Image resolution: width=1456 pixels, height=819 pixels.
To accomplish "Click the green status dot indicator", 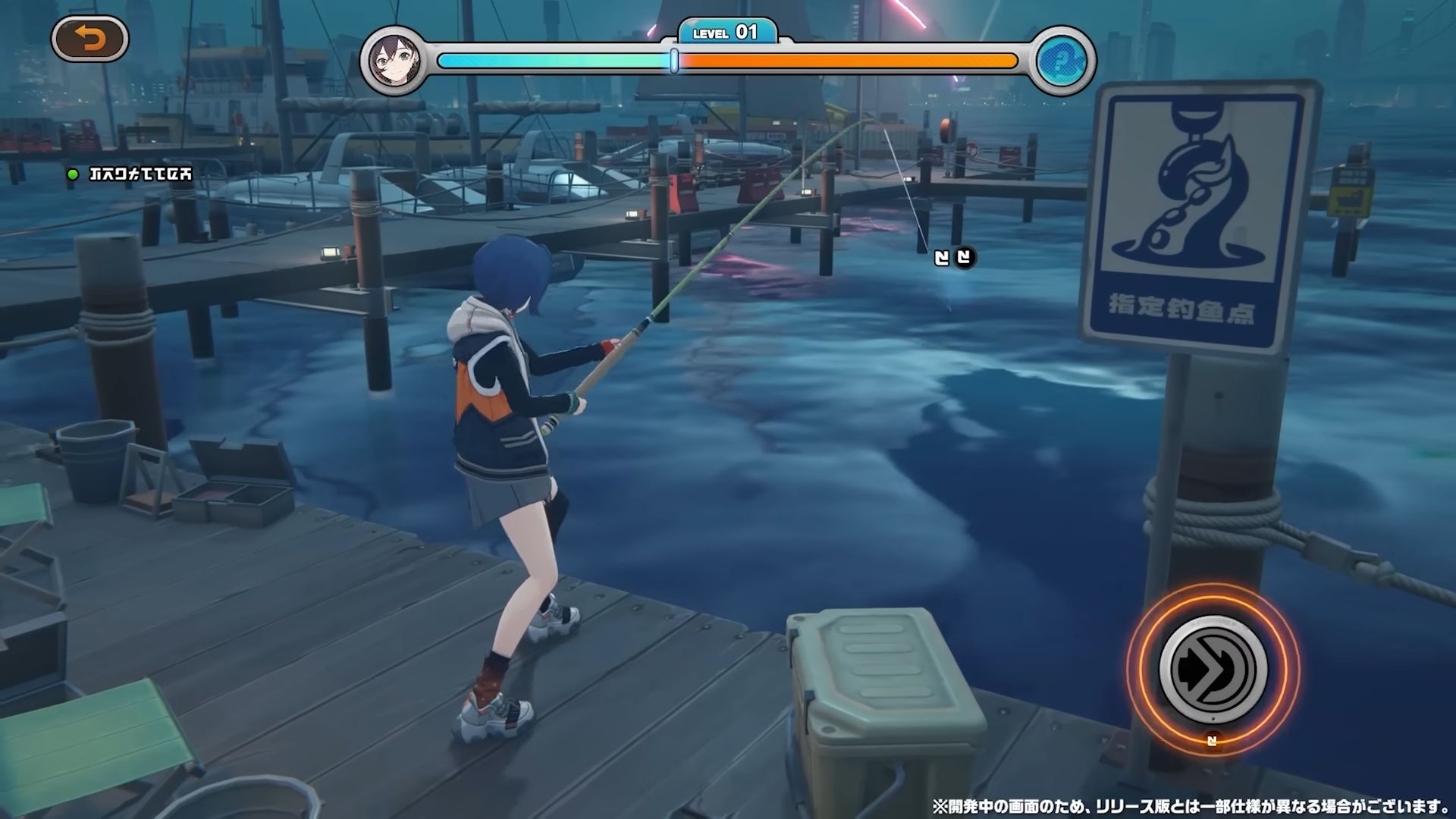I will [73, 175].
